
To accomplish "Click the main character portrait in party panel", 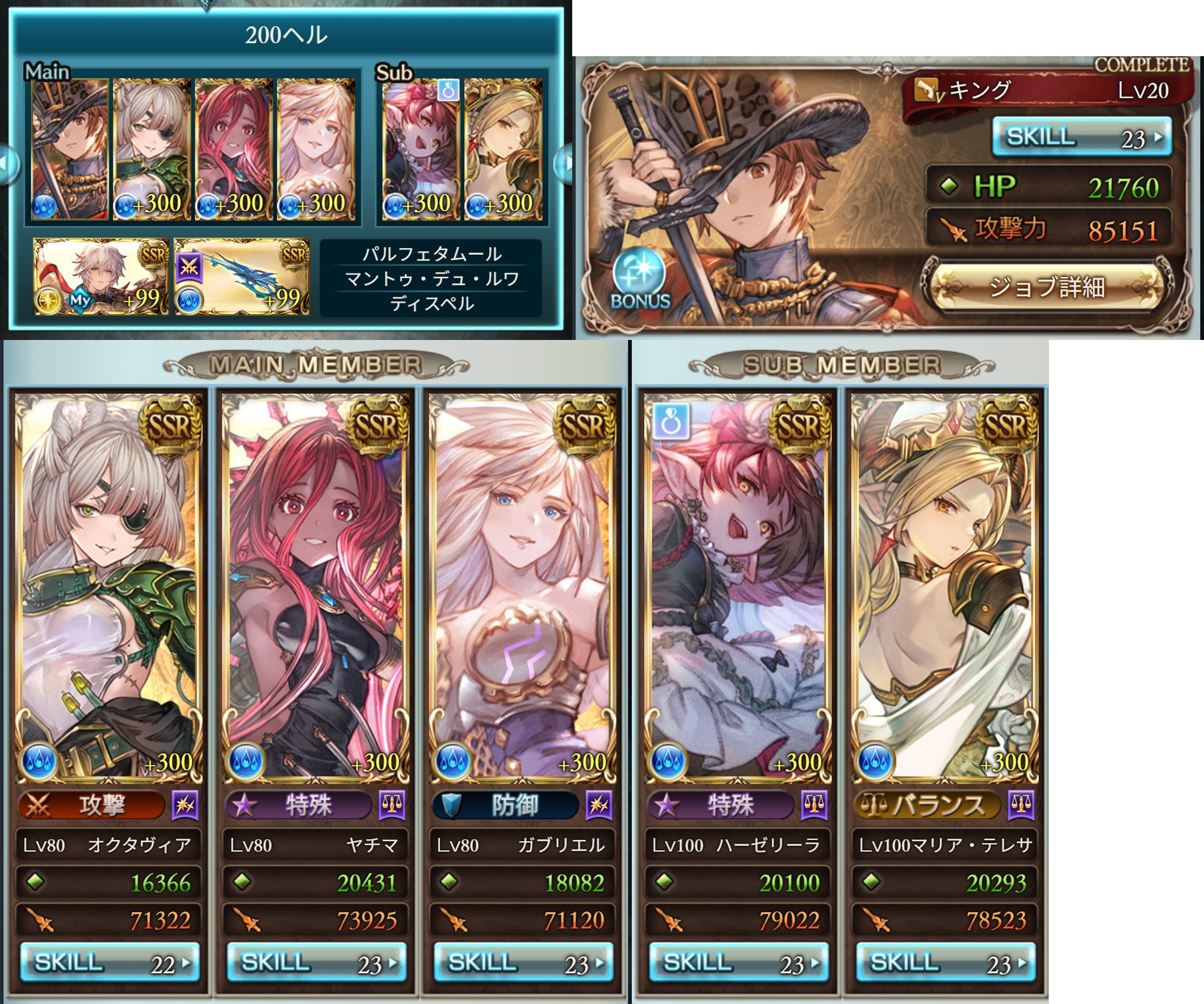I will [x=69, y=150].
